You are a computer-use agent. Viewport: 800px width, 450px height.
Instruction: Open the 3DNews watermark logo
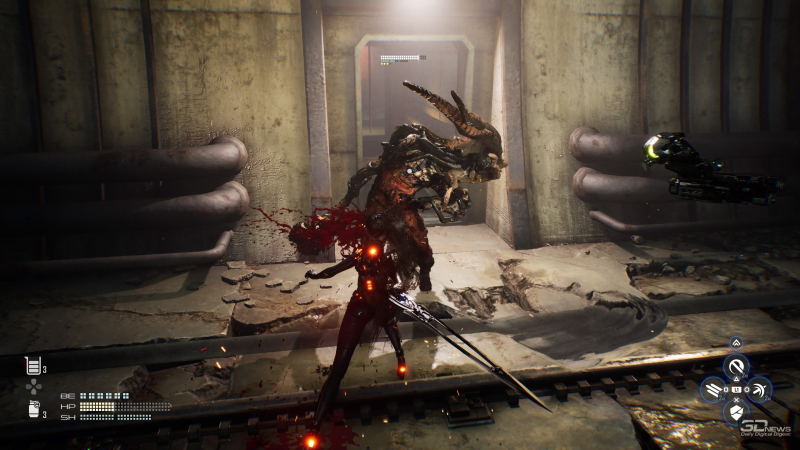point(767,426)
